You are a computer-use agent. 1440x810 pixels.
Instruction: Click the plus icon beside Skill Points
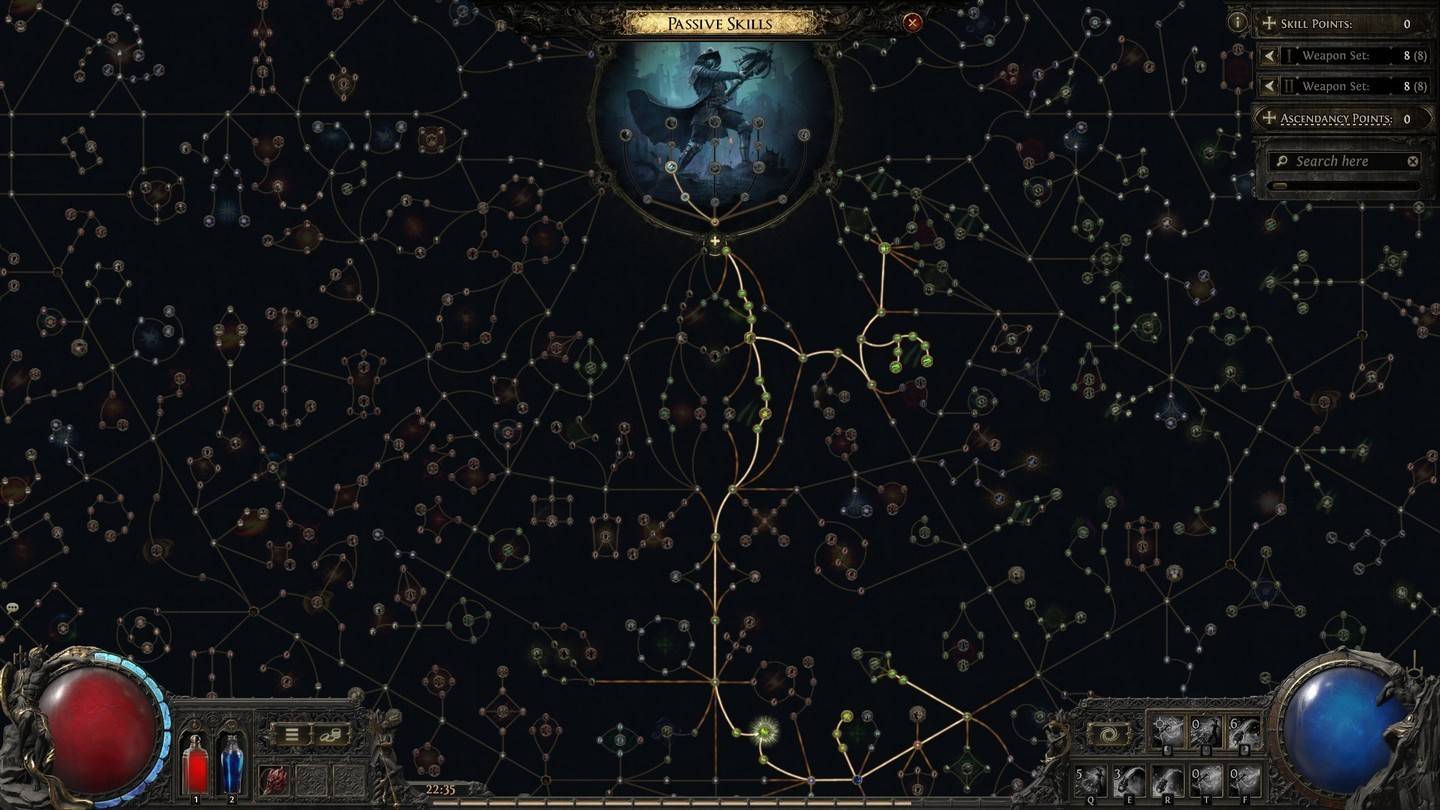click(x=1267, y=23)
